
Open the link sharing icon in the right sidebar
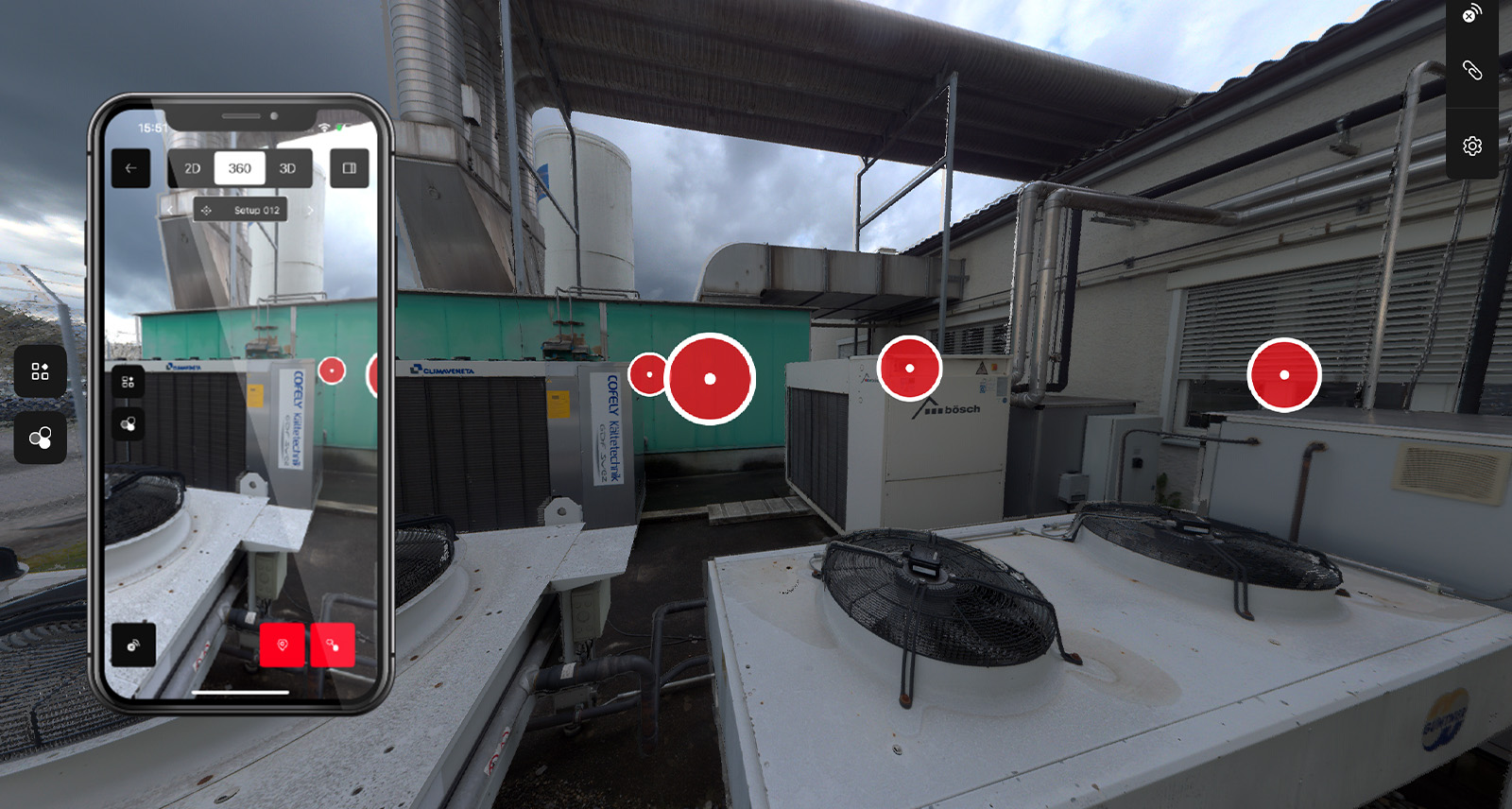(x=1471, y=69)
